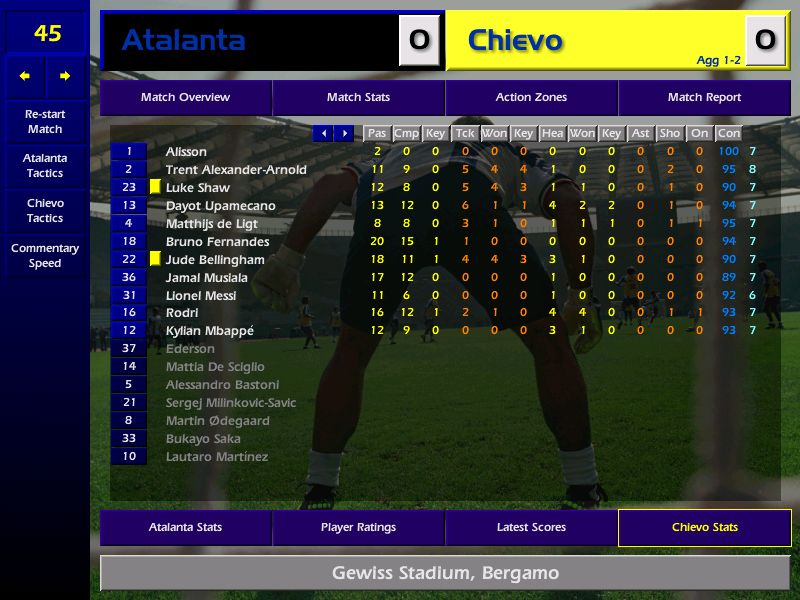Sort by the Pas column header
This screenshot has height=600, width=800.
coord(377,133)
